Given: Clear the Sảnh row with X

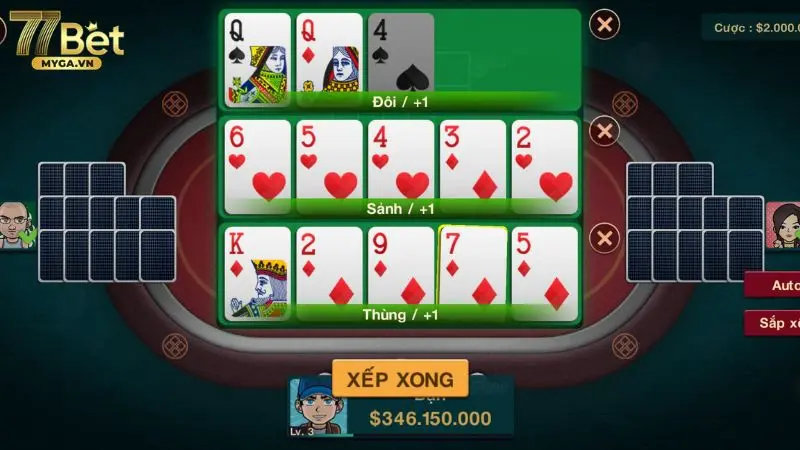Looking at the screenshot, I should pos(604,131).
